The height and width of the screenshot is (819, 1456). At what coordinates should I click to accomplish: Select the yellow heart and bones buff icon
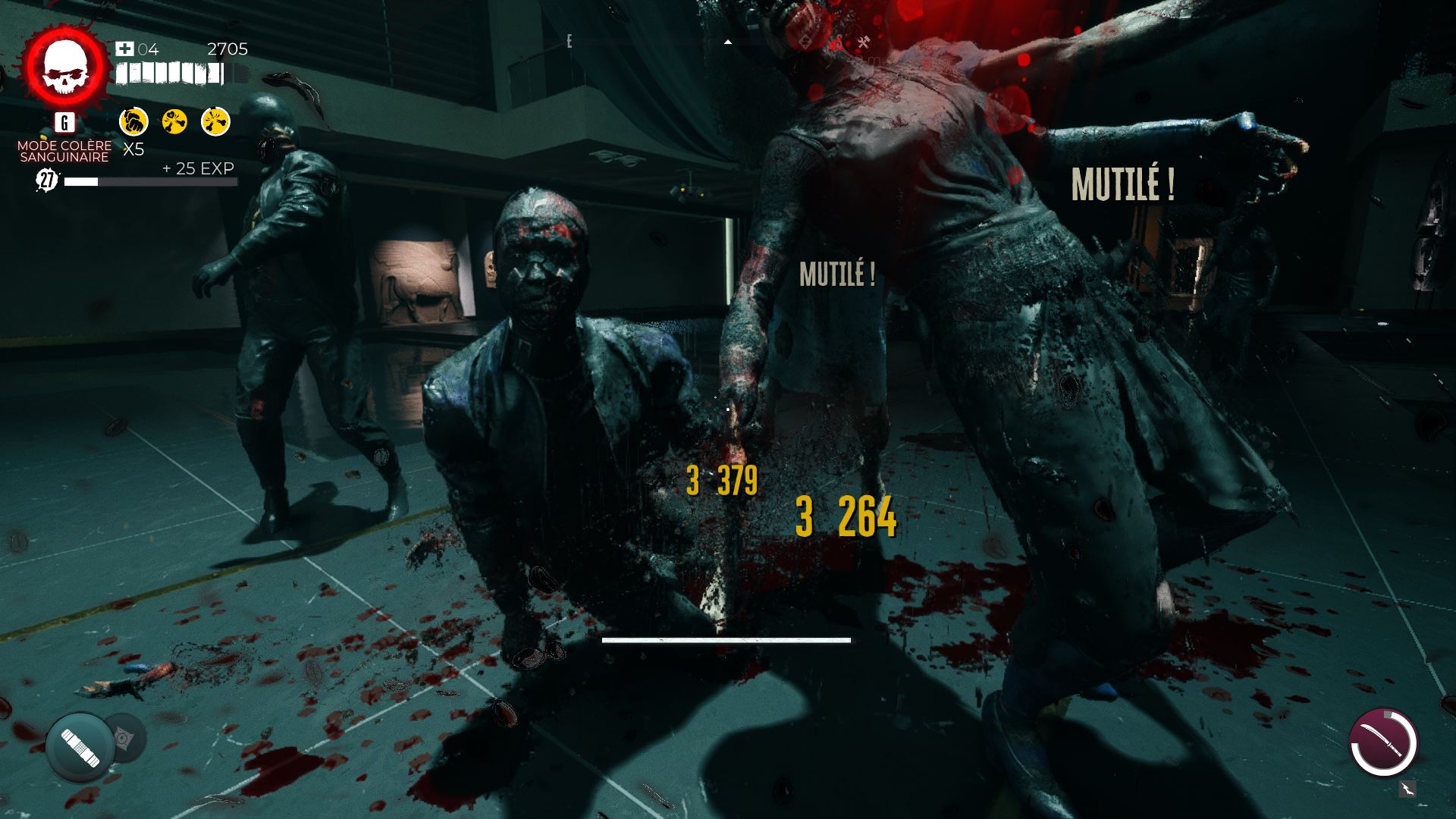(x=174, y=121)
